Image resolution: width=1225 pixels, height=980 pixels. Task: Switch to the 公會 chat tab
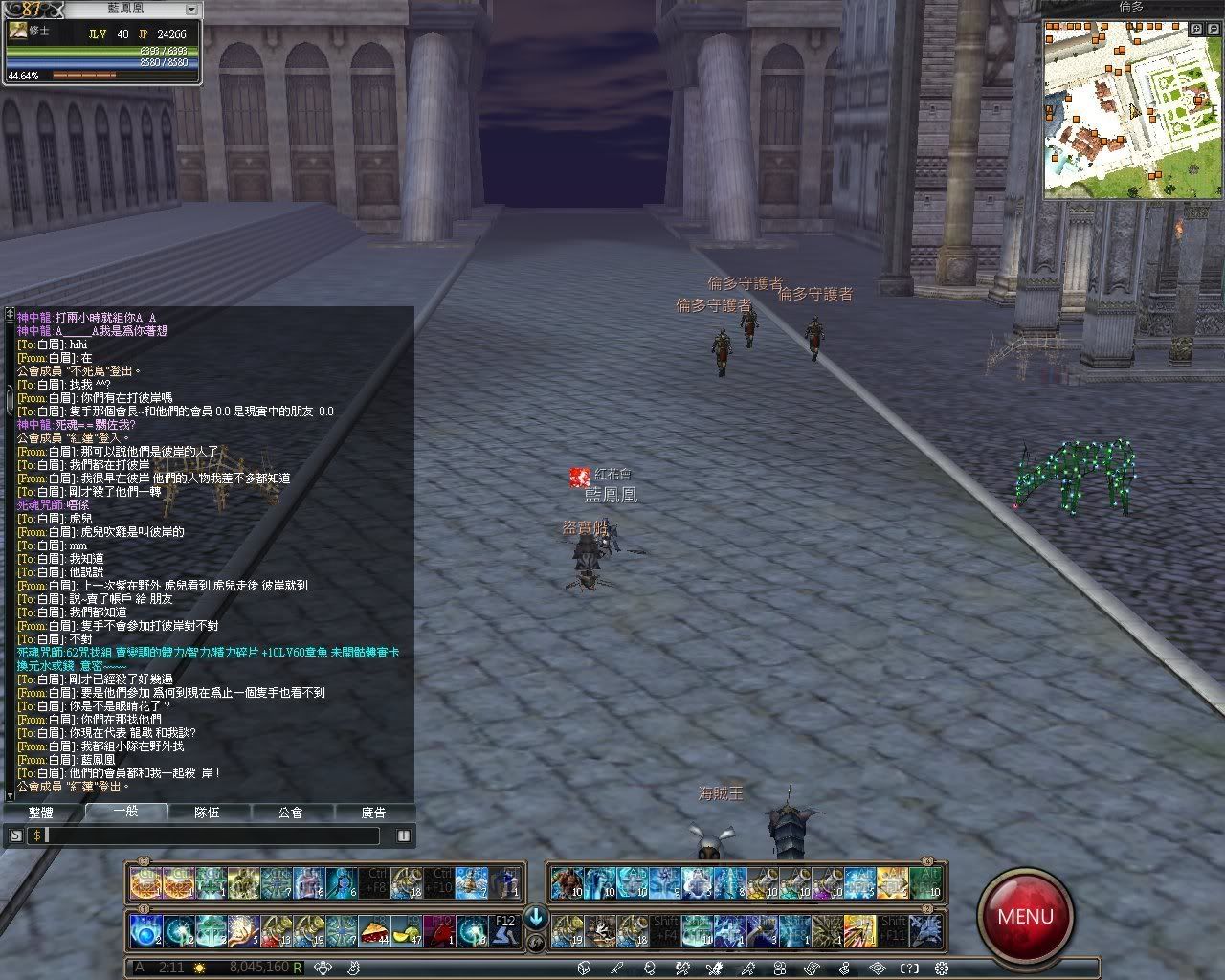point(290,813)
